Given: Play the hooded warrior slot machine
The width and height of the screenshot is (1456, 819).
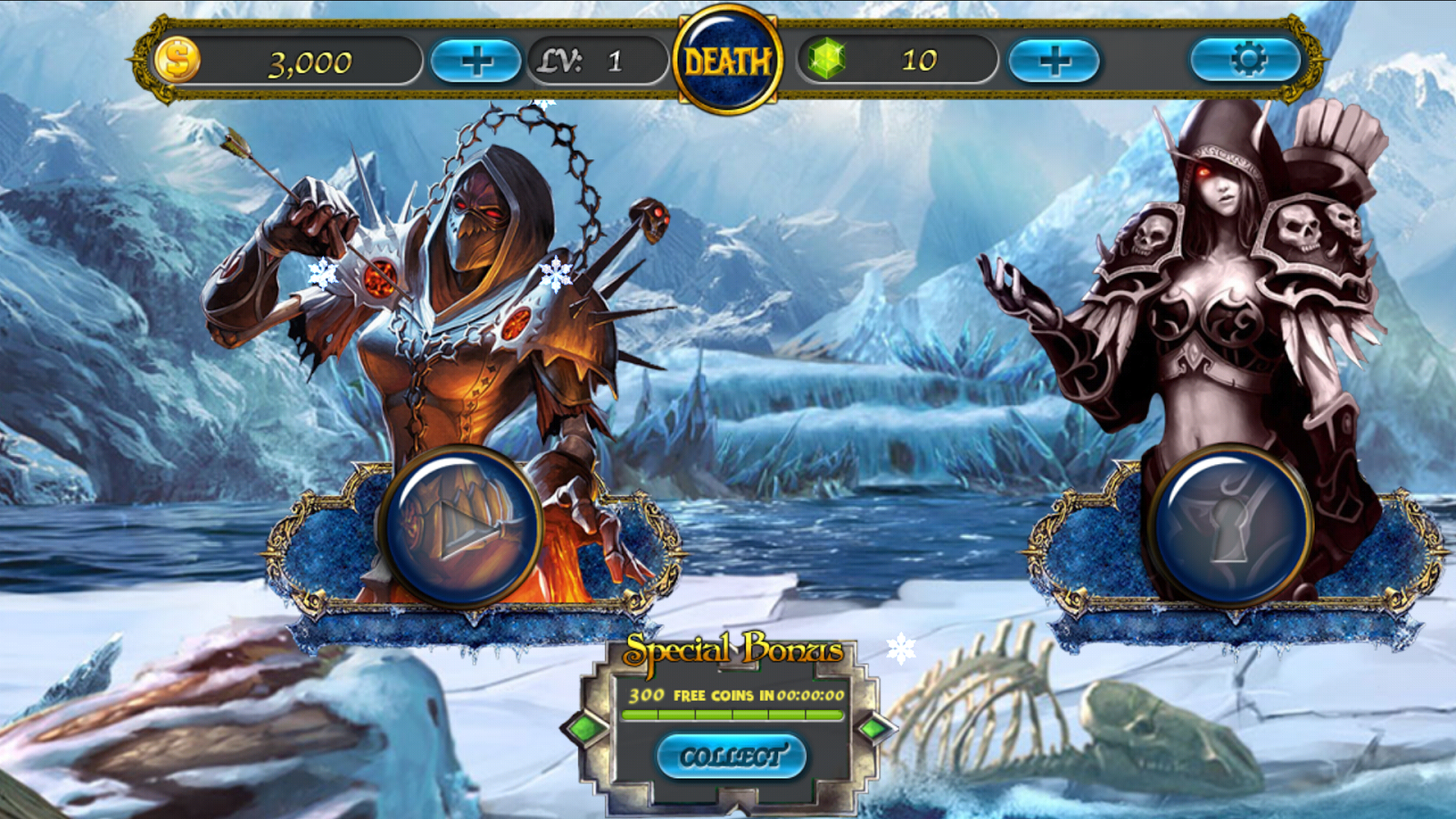Looking at the screenshot, I should point(461,527).
